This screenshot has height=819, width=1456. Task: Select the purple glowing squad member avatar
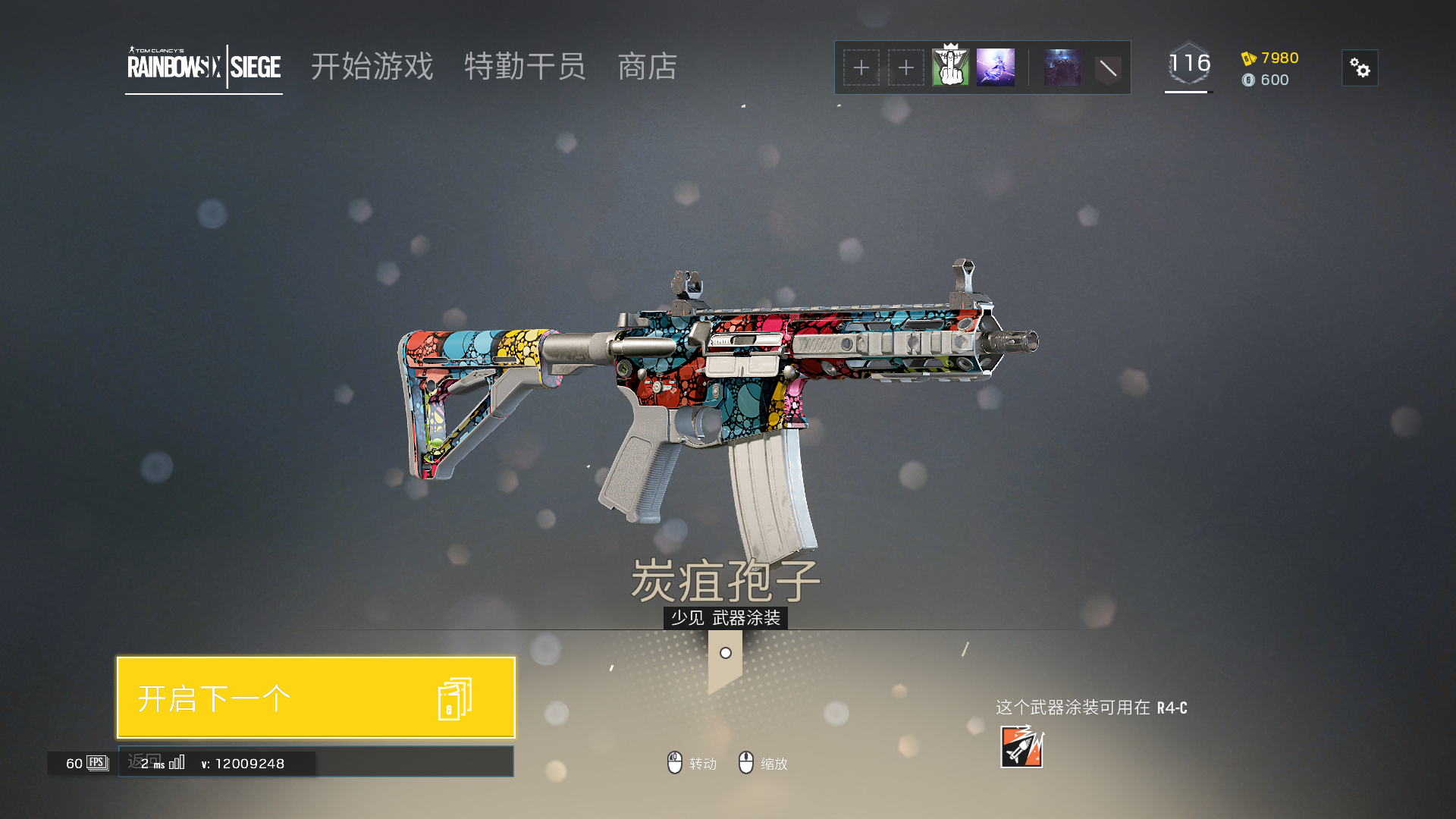pos(996,67)
